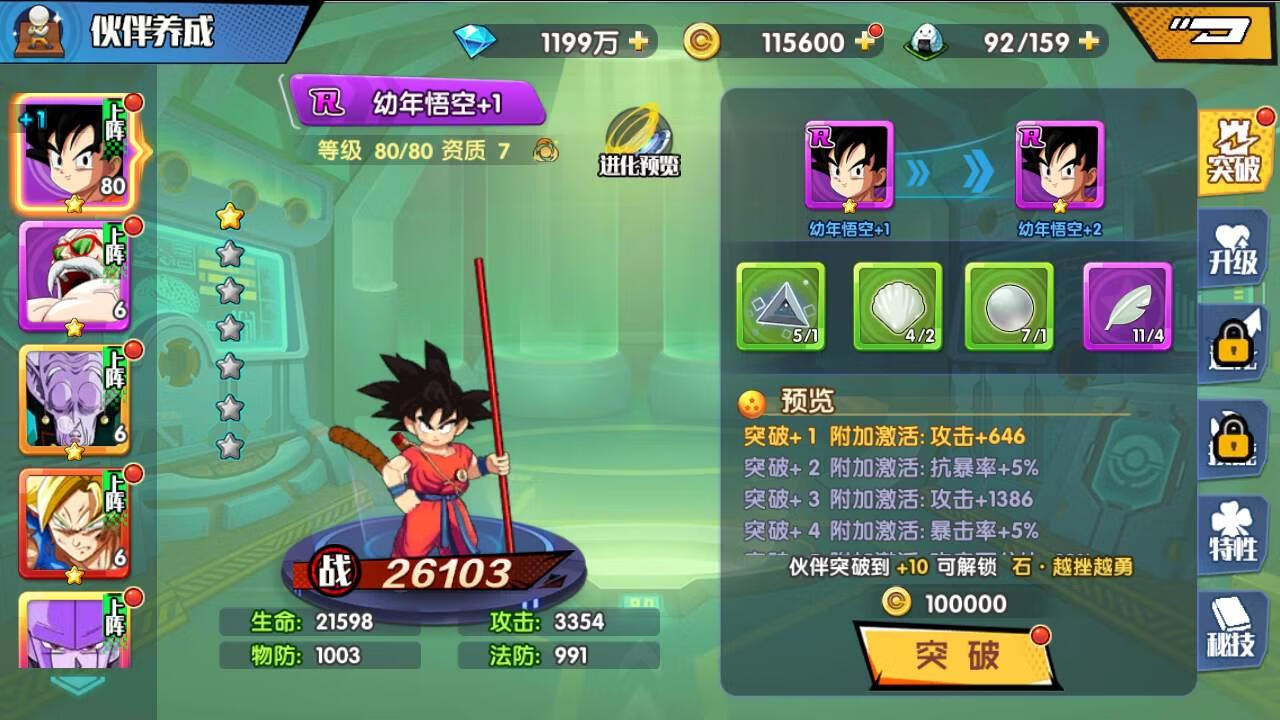Inspect the seashell material slot
The height and width of the screenshot is (720, 1280).
click(x=897, y=306)
